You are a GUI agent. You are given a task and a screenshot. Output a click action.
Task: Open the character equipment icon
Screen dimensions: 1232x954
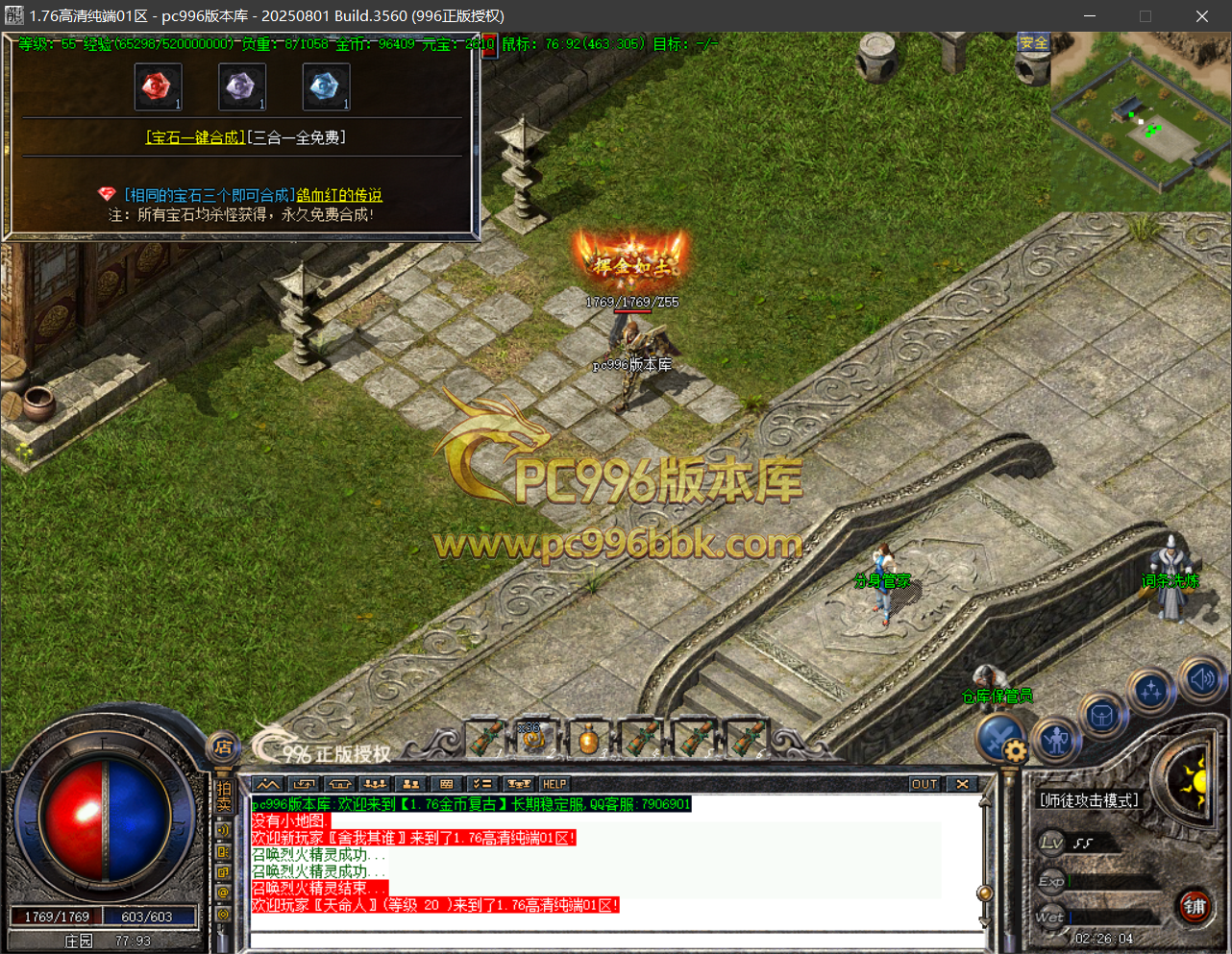[x=1057, y=739]
